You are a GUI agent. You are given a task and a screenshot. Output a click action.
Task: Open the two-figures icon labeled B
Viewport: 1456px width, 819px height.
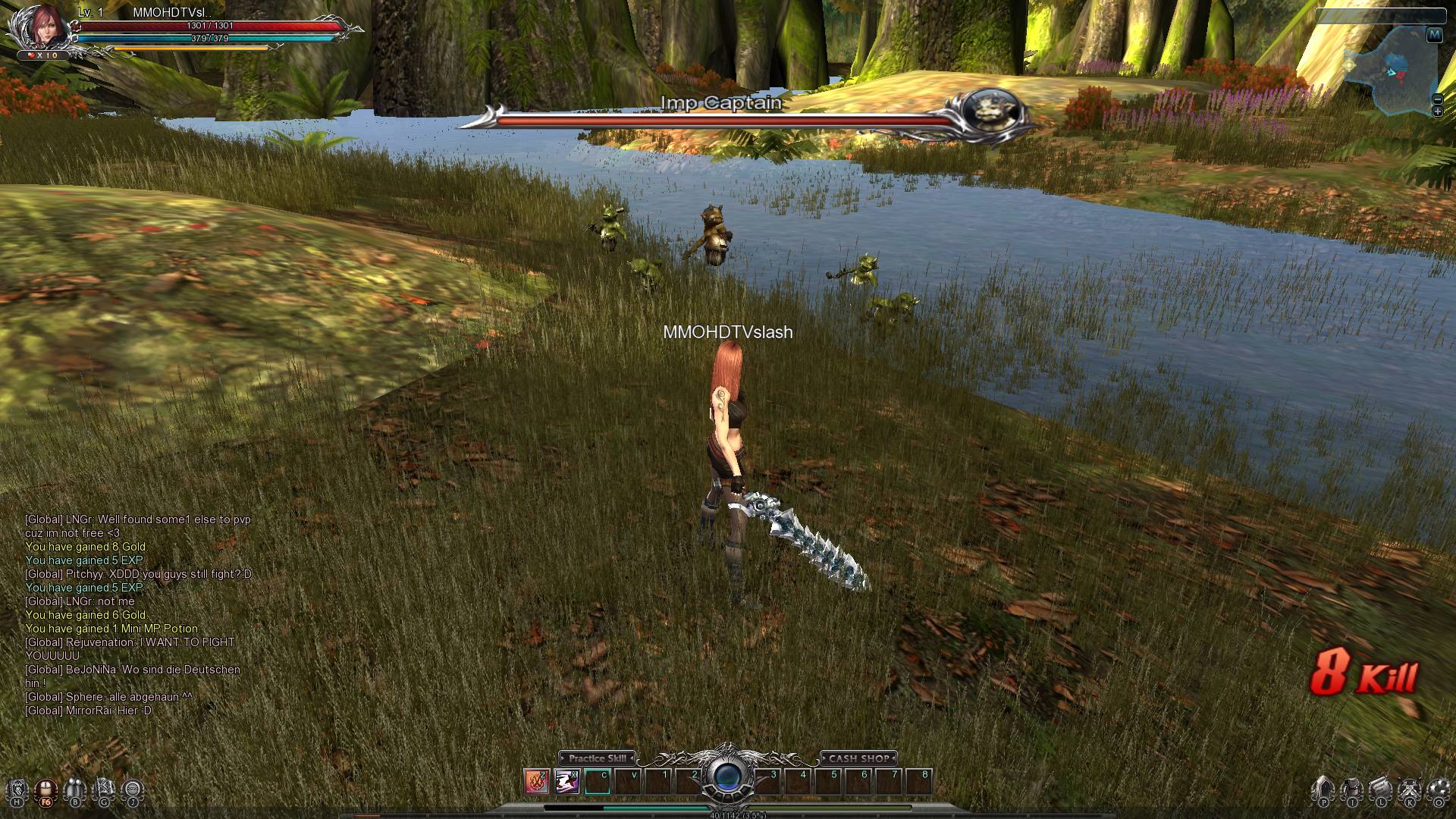point(75,790)
